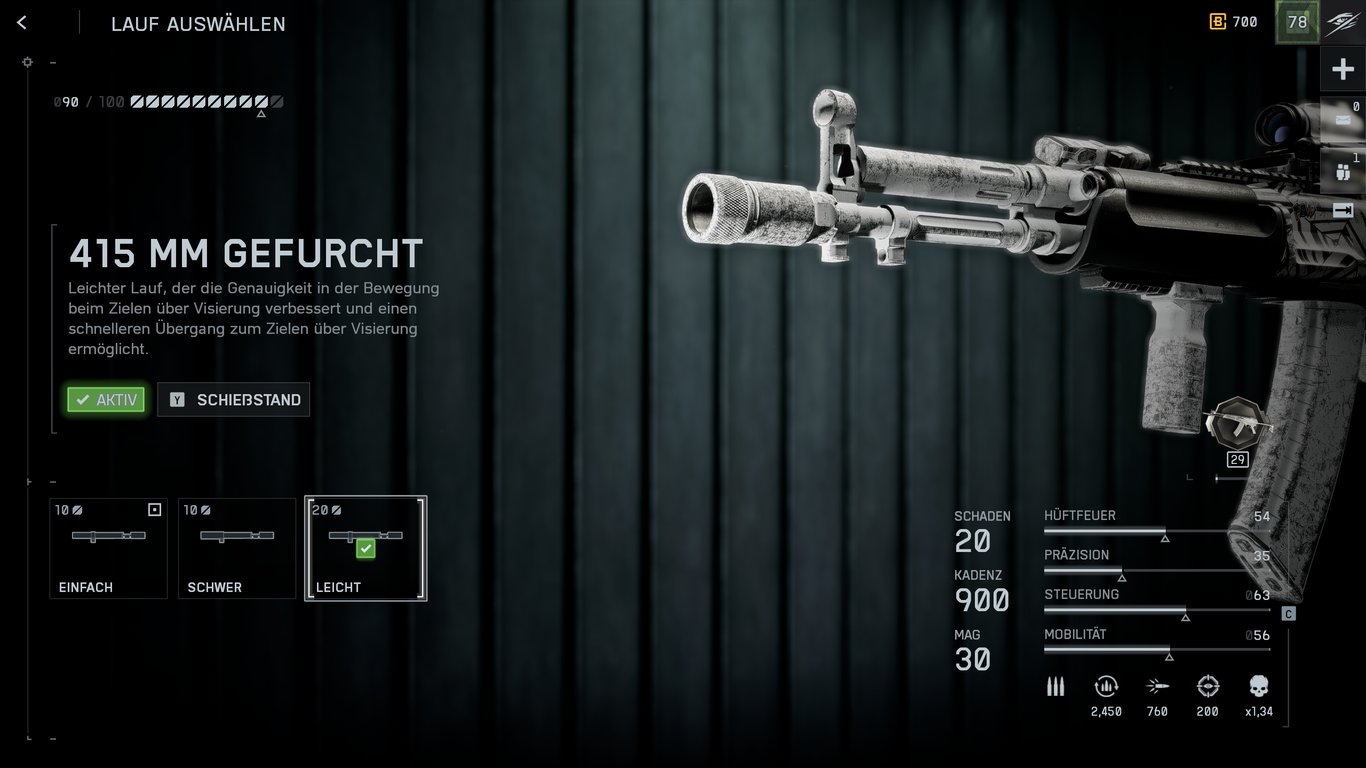Select the LEICHT barrel with green checkmark
The width and height of the screenshot is (1366, 768).
tap(365, 547)
